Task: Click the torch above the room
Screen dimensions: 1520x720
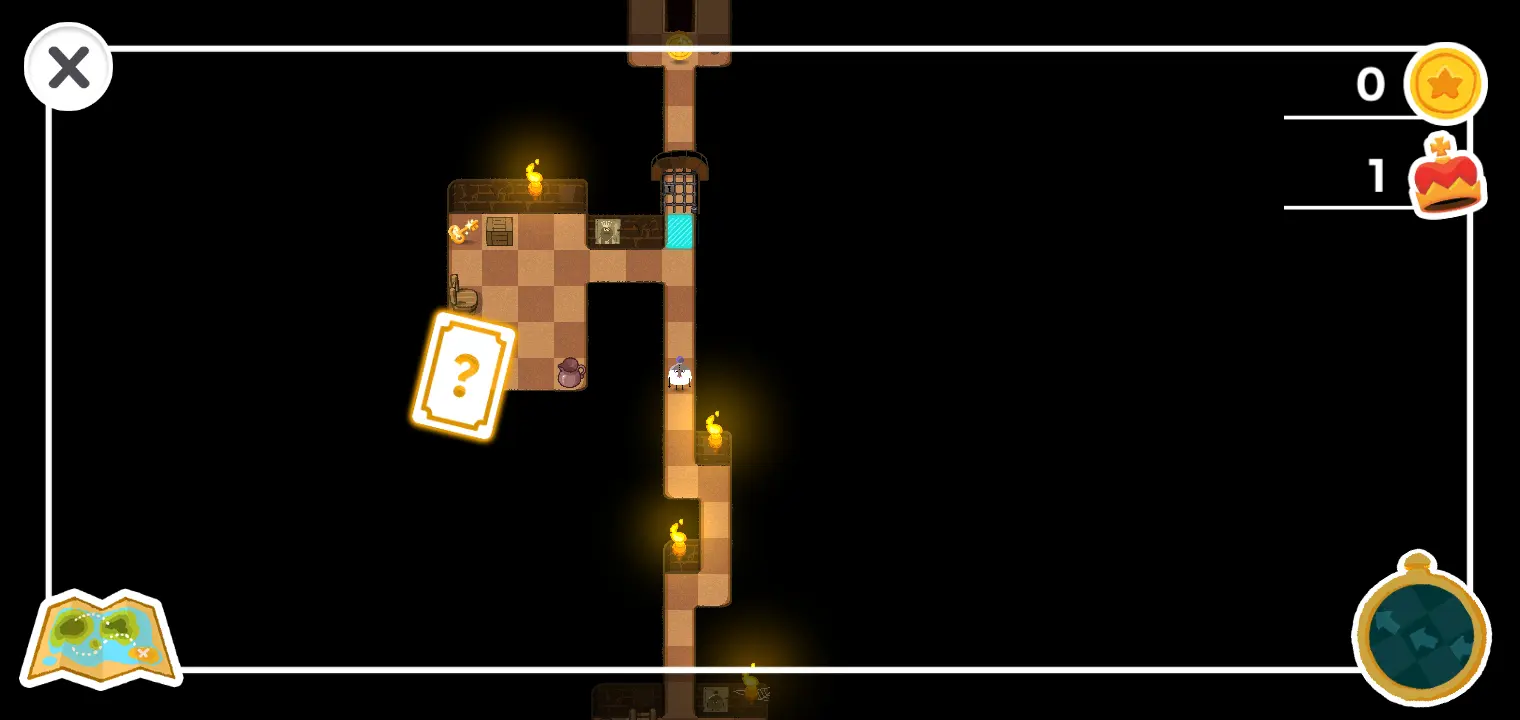Action: pos(533,180)
